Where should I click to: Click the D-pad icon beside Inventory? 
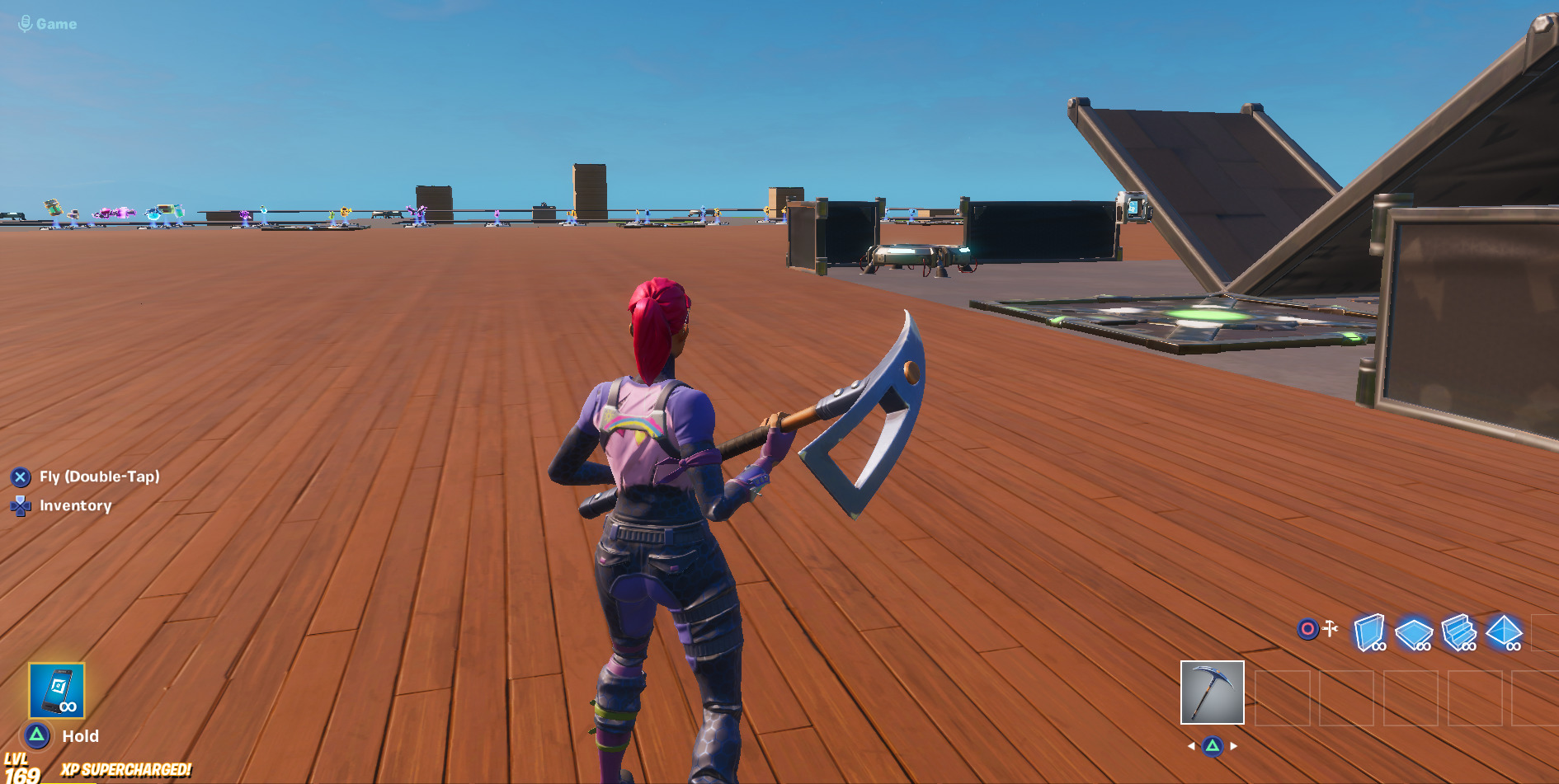click(22, 506)
